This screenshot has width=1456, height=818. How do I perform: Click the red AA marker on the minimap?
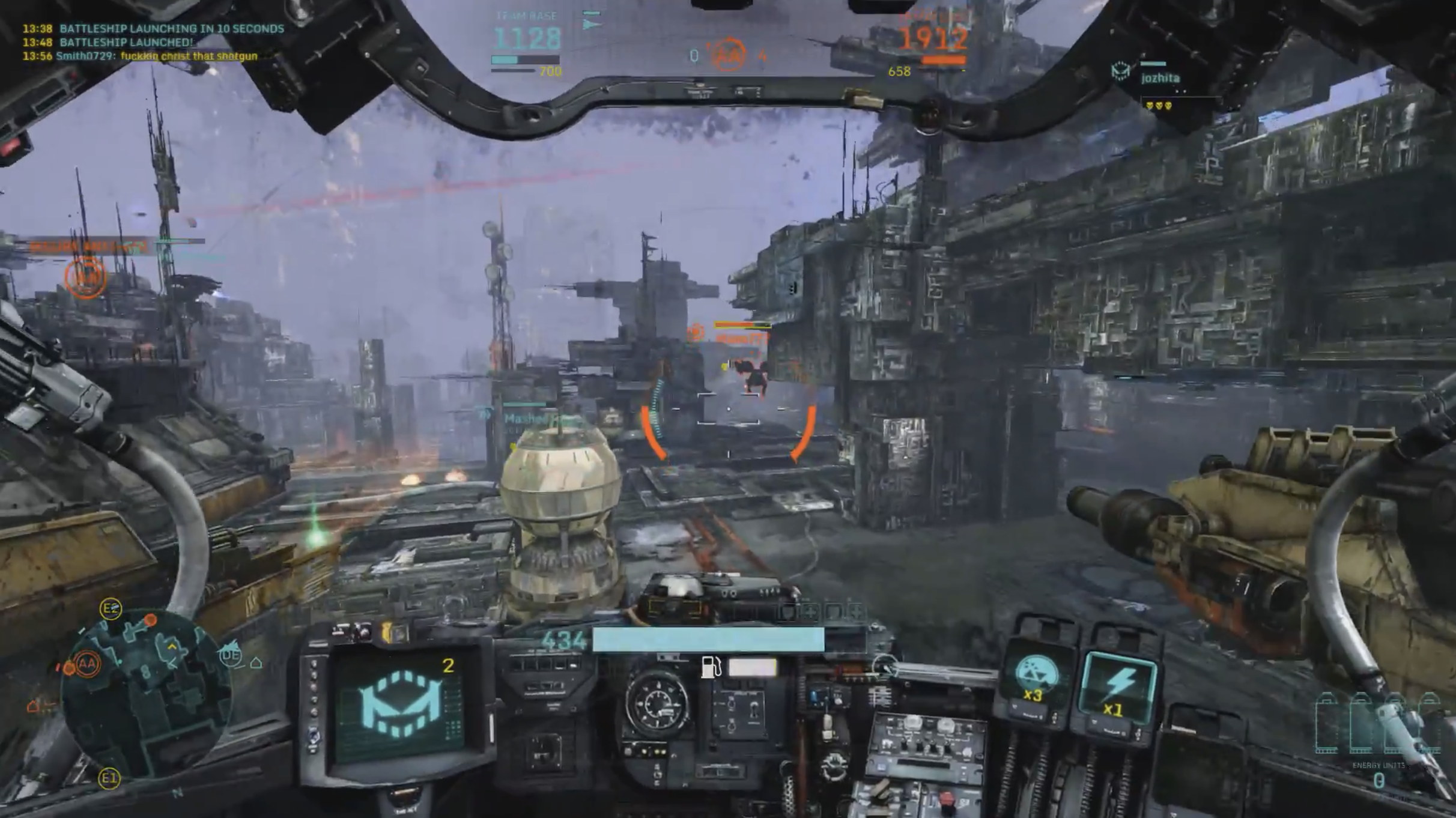87,664
